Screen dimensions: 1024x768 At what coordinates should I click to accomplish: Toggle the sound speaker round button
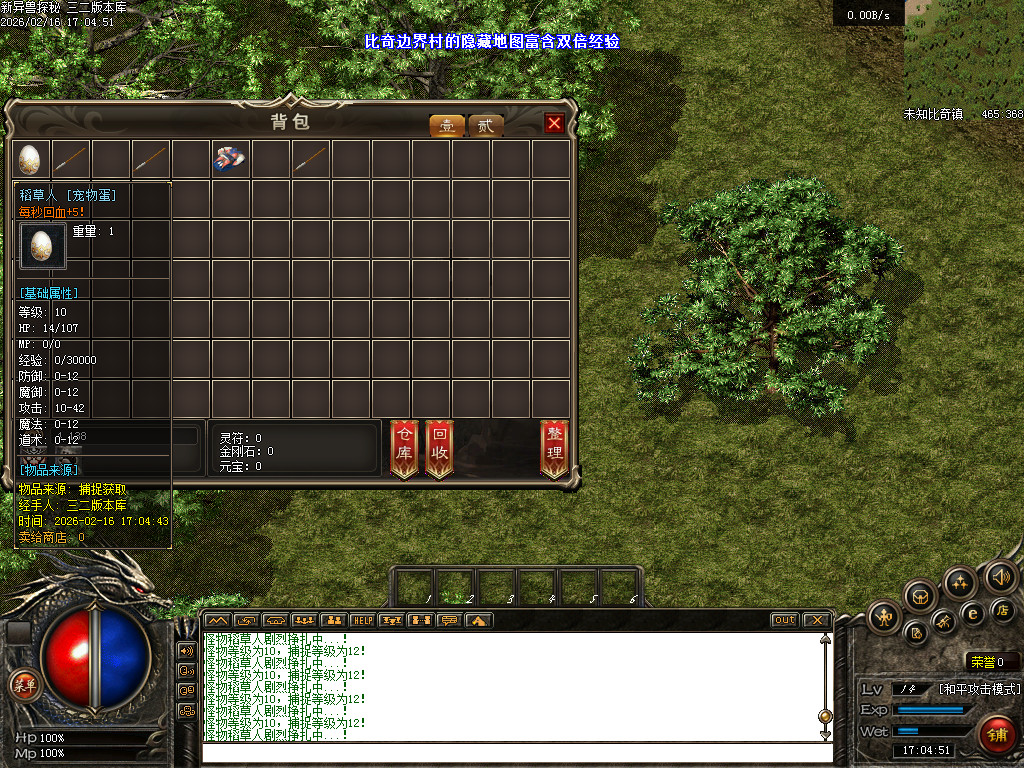1001,577
